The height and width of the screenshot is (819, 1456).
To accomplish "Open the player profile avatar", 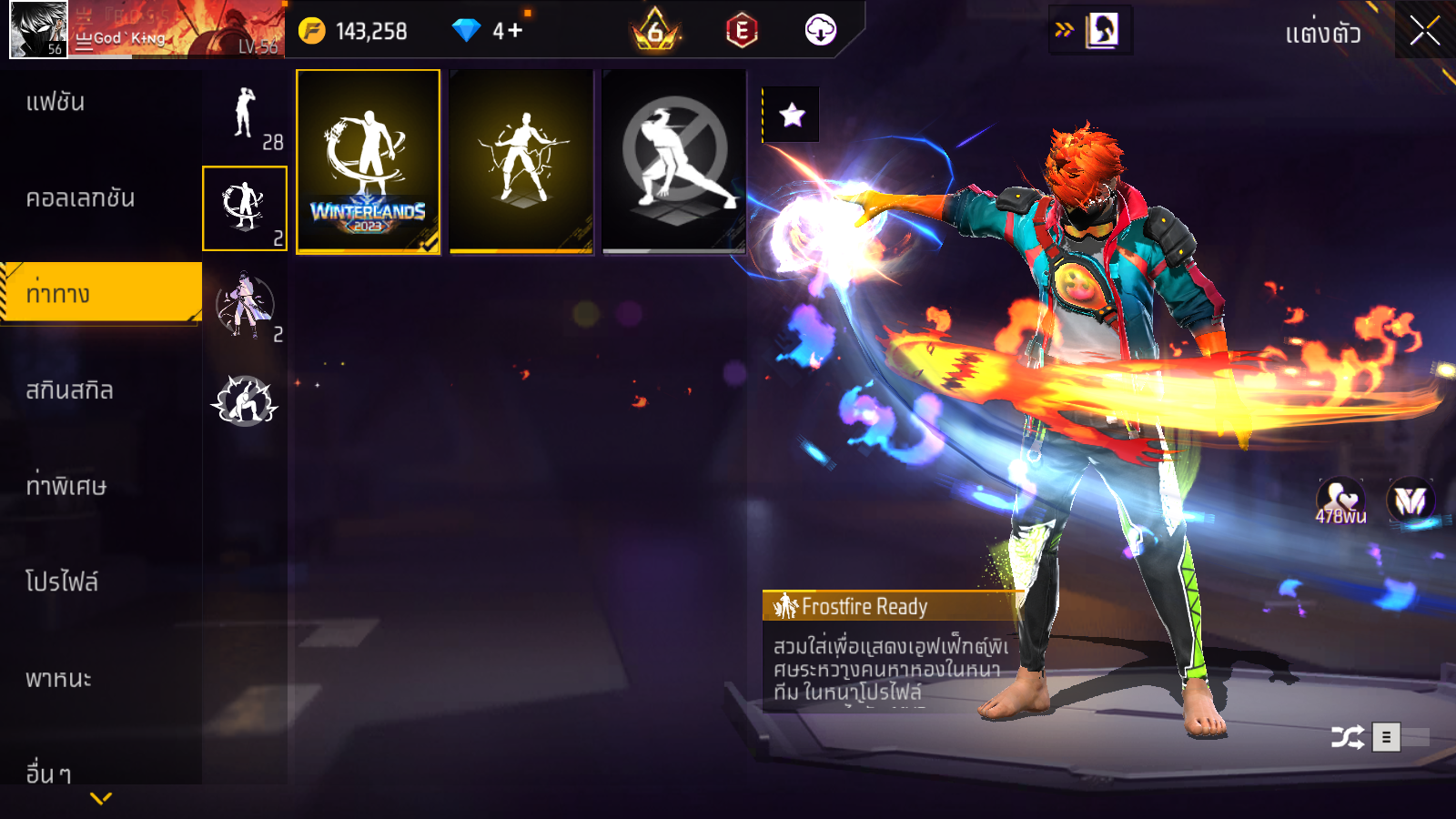I will (38, 29).
